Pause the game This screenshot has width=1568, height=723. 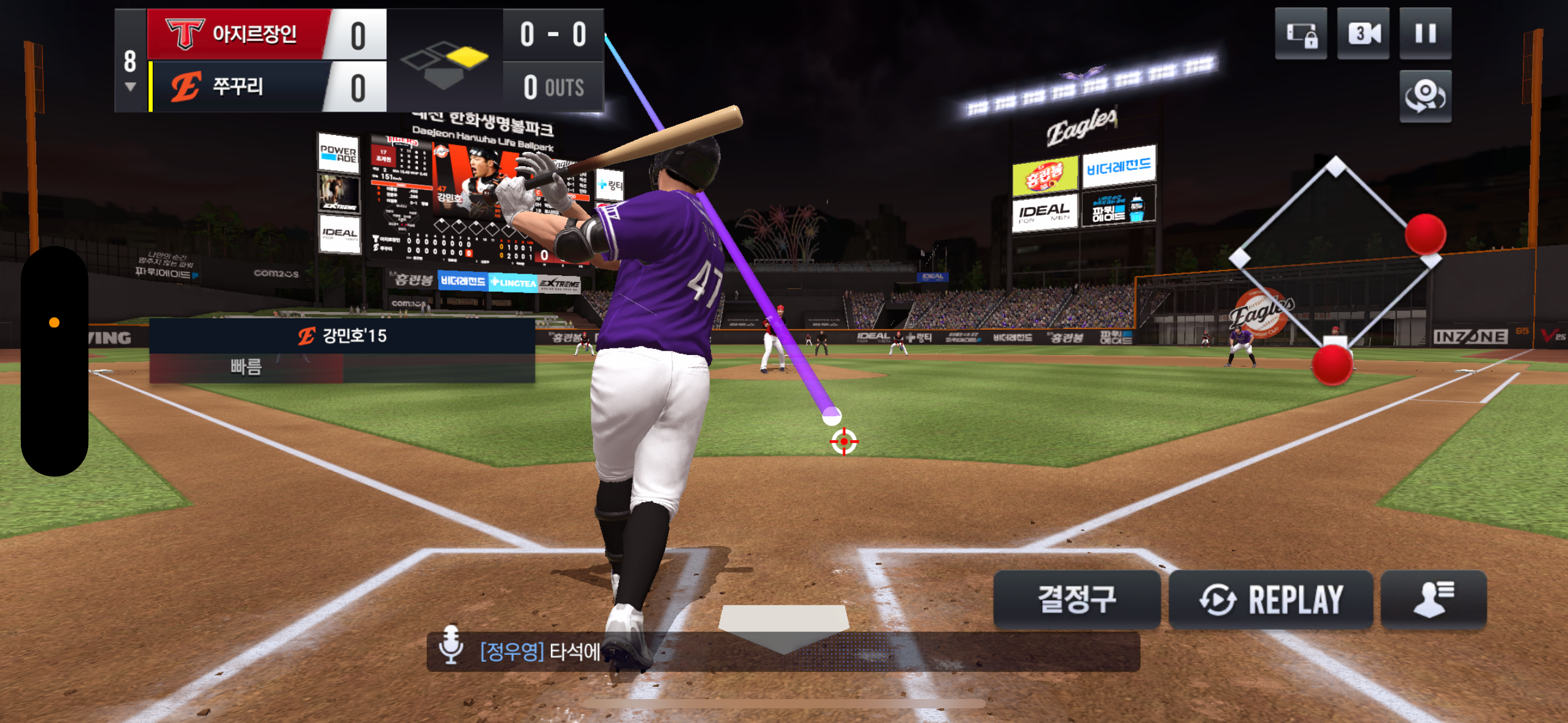click(x=1425, y=34)
